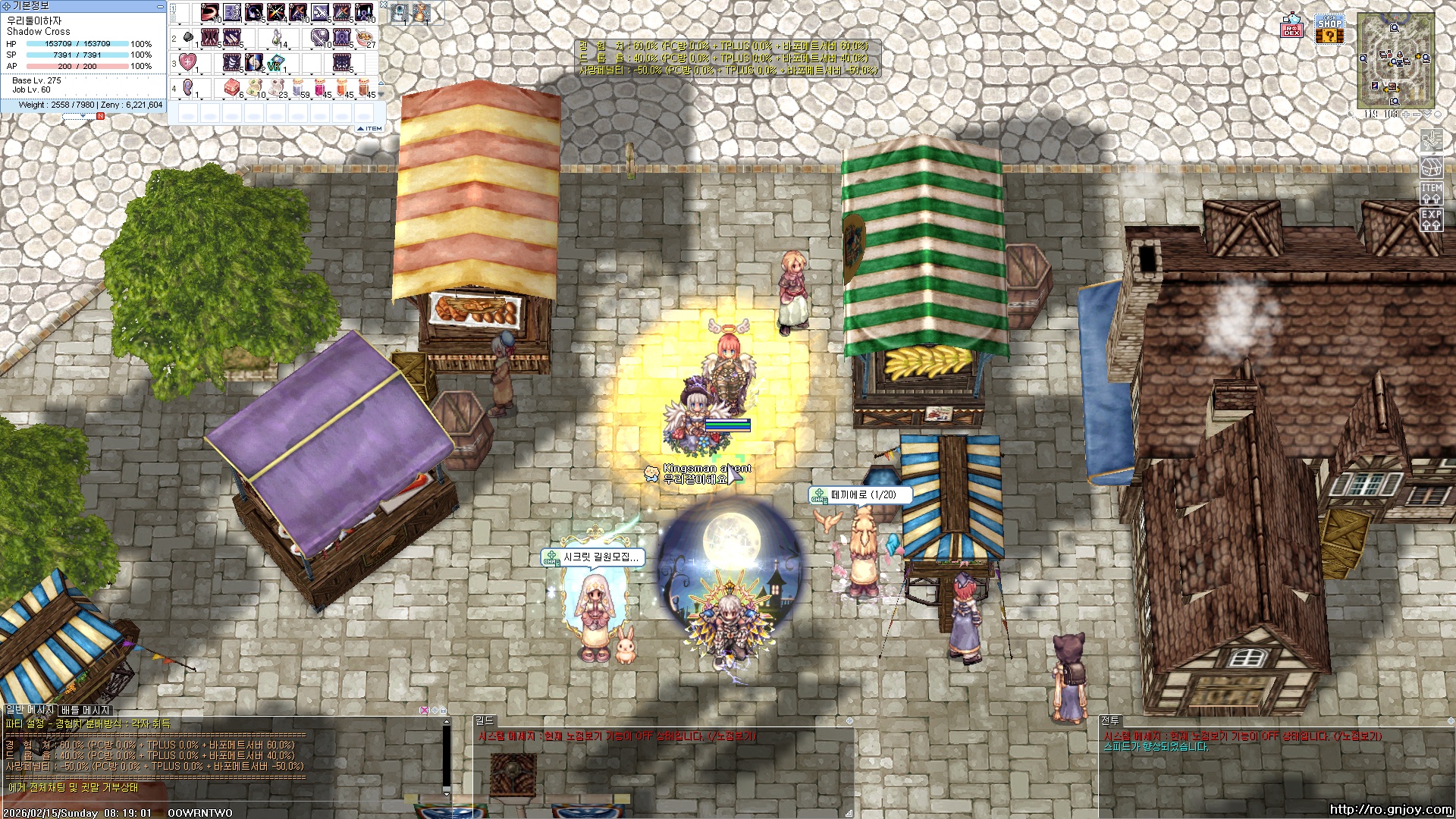Open the RODEX mail icon
The image size is (1456, 819).
pos(1291,27)
